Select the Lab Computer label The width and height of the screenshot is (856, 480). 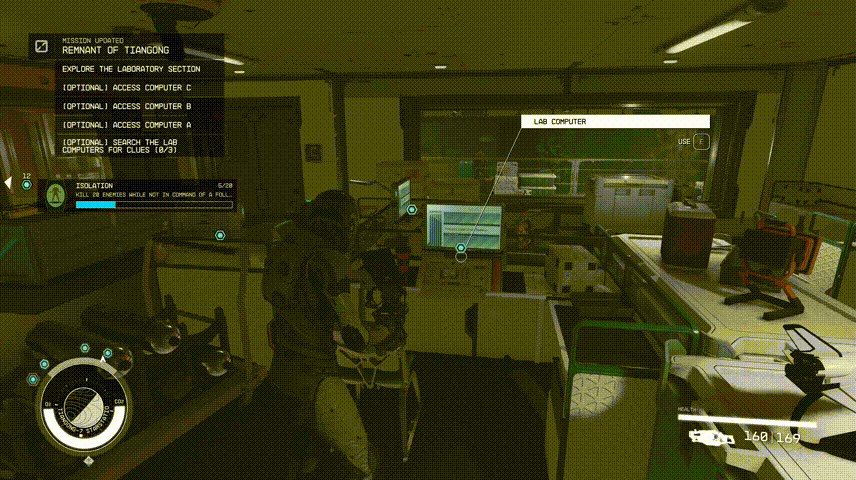click(615, 122)
